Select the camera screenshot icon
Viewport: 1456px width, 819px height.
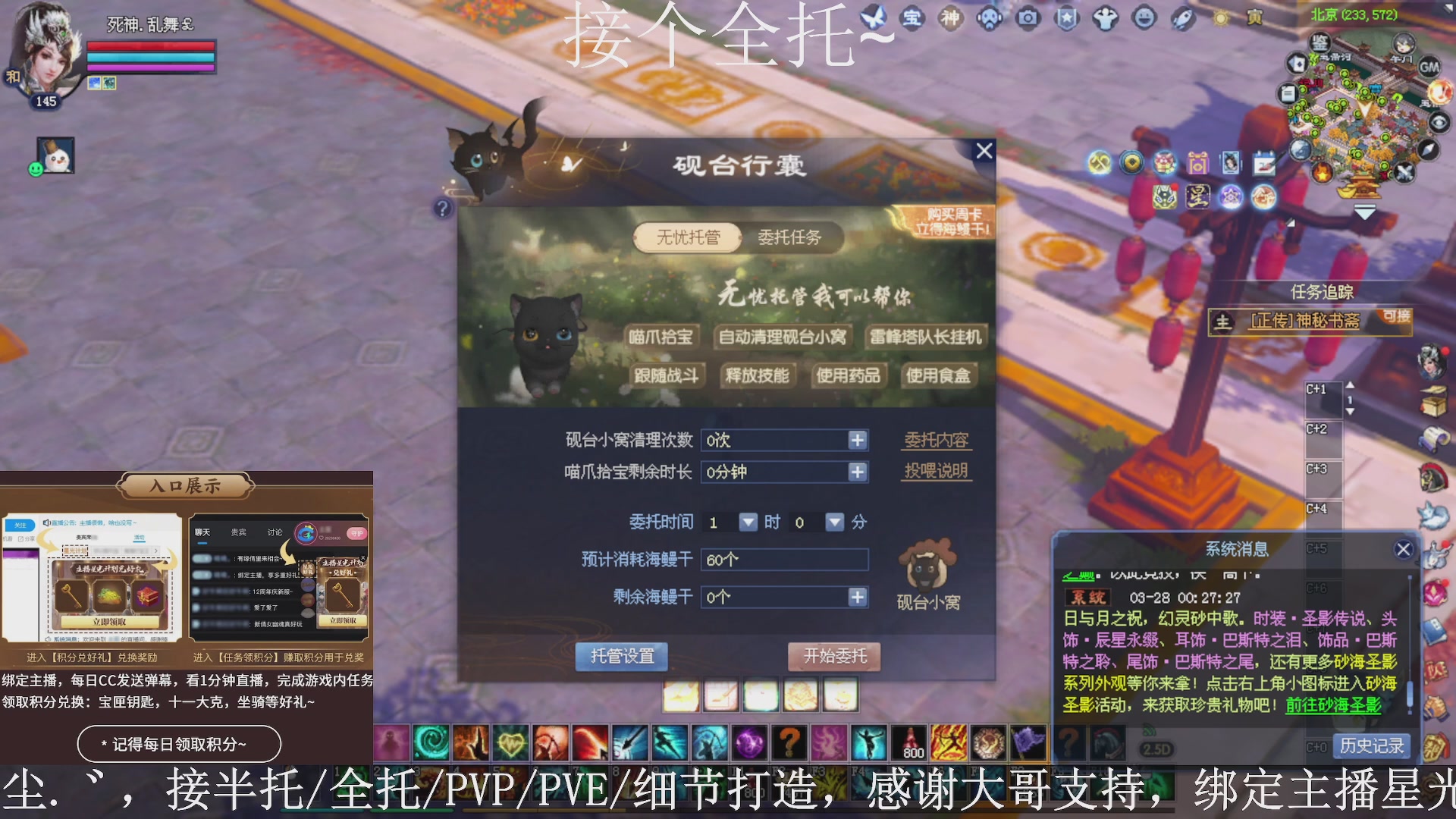[x=1028, y=17]
